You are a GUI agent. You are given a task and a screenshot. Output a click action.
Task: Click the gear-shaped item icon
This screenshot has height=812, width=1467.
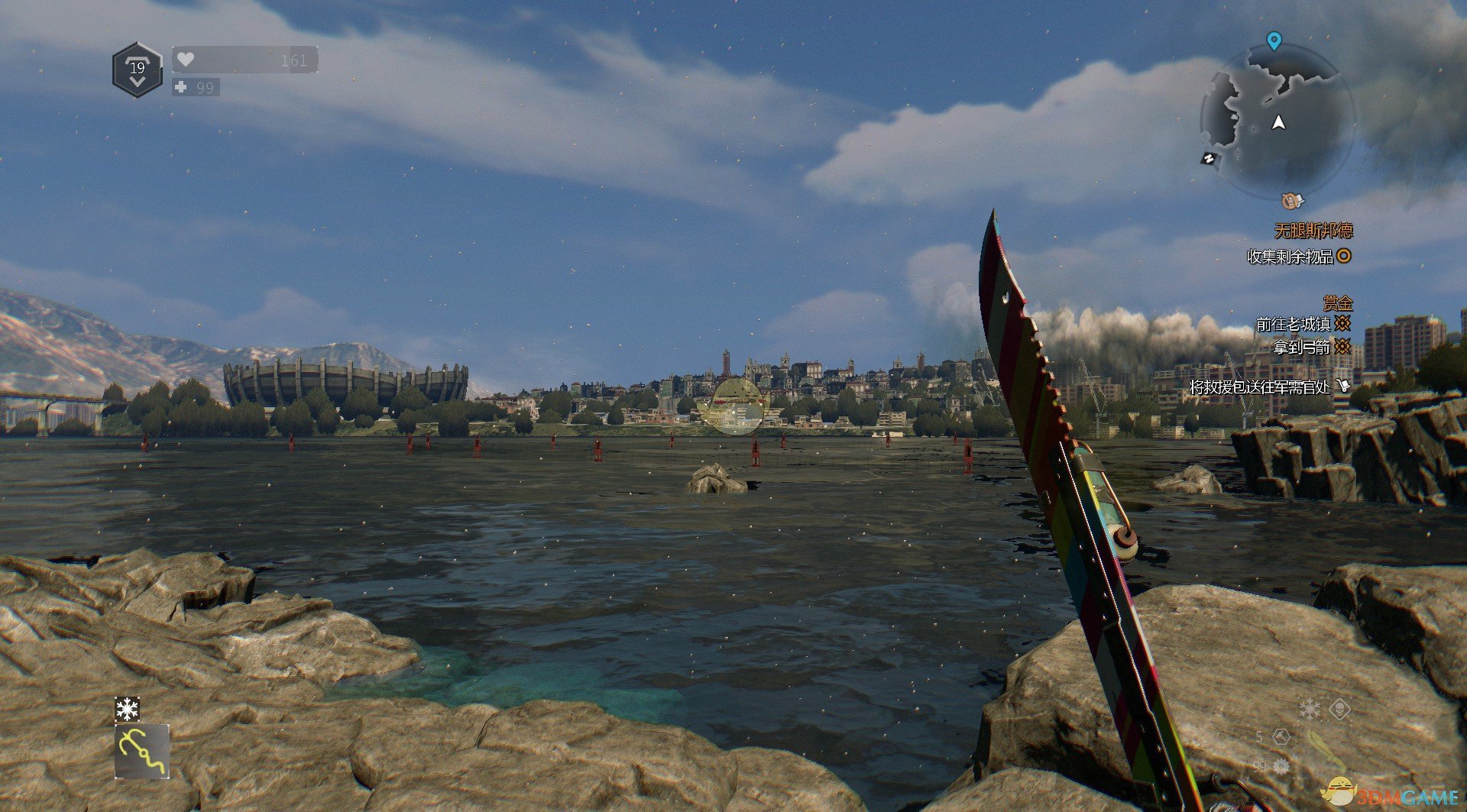click(1281, 765)
